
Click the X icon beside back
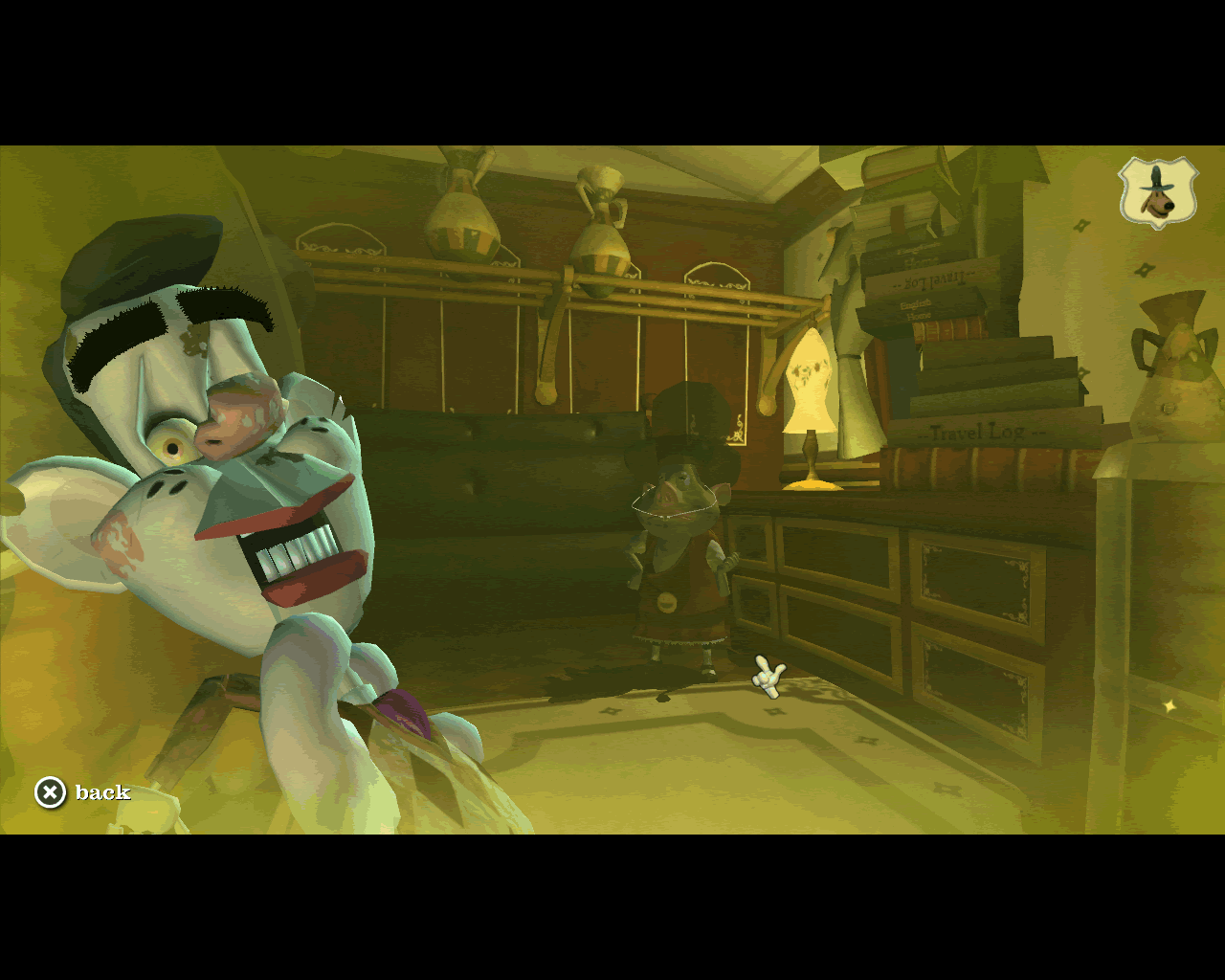coord(50,792)
